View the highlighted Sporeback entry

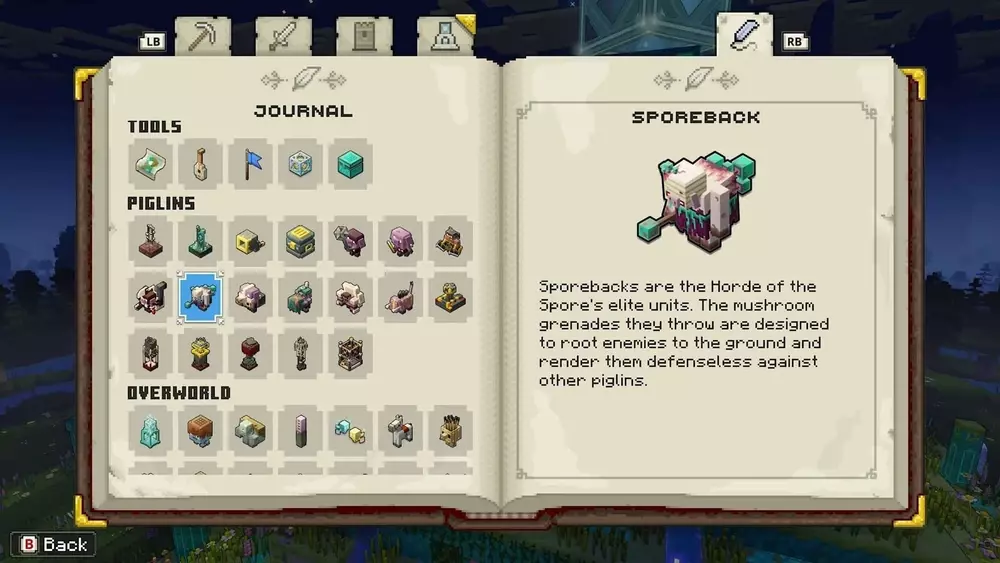(x=200, y=297)
